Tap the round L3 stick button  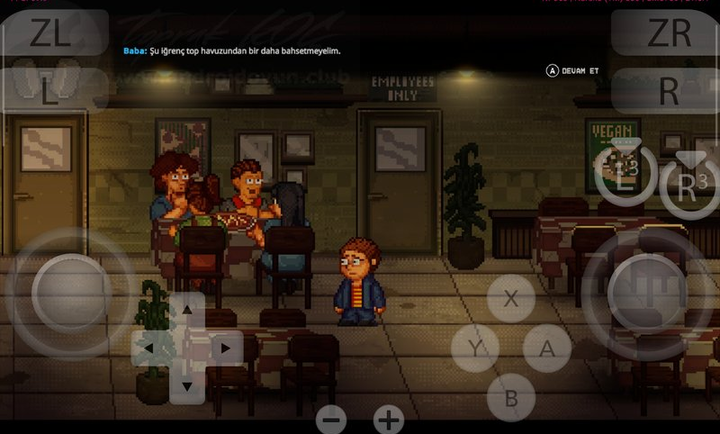tap(625, 177)
